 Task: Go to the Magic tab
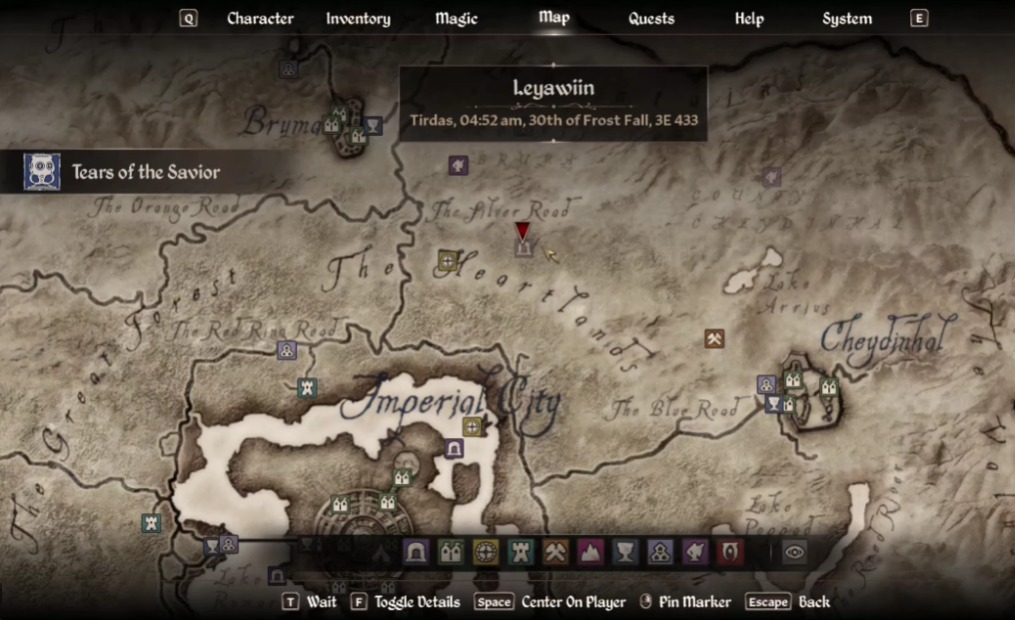[x=456, y=18]
